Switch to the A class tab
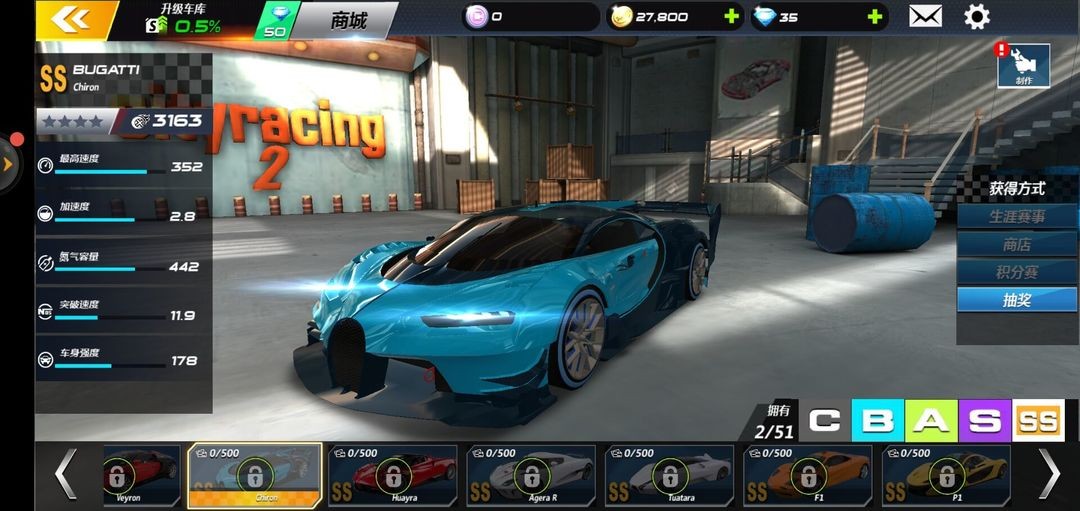 click(931, 421)
